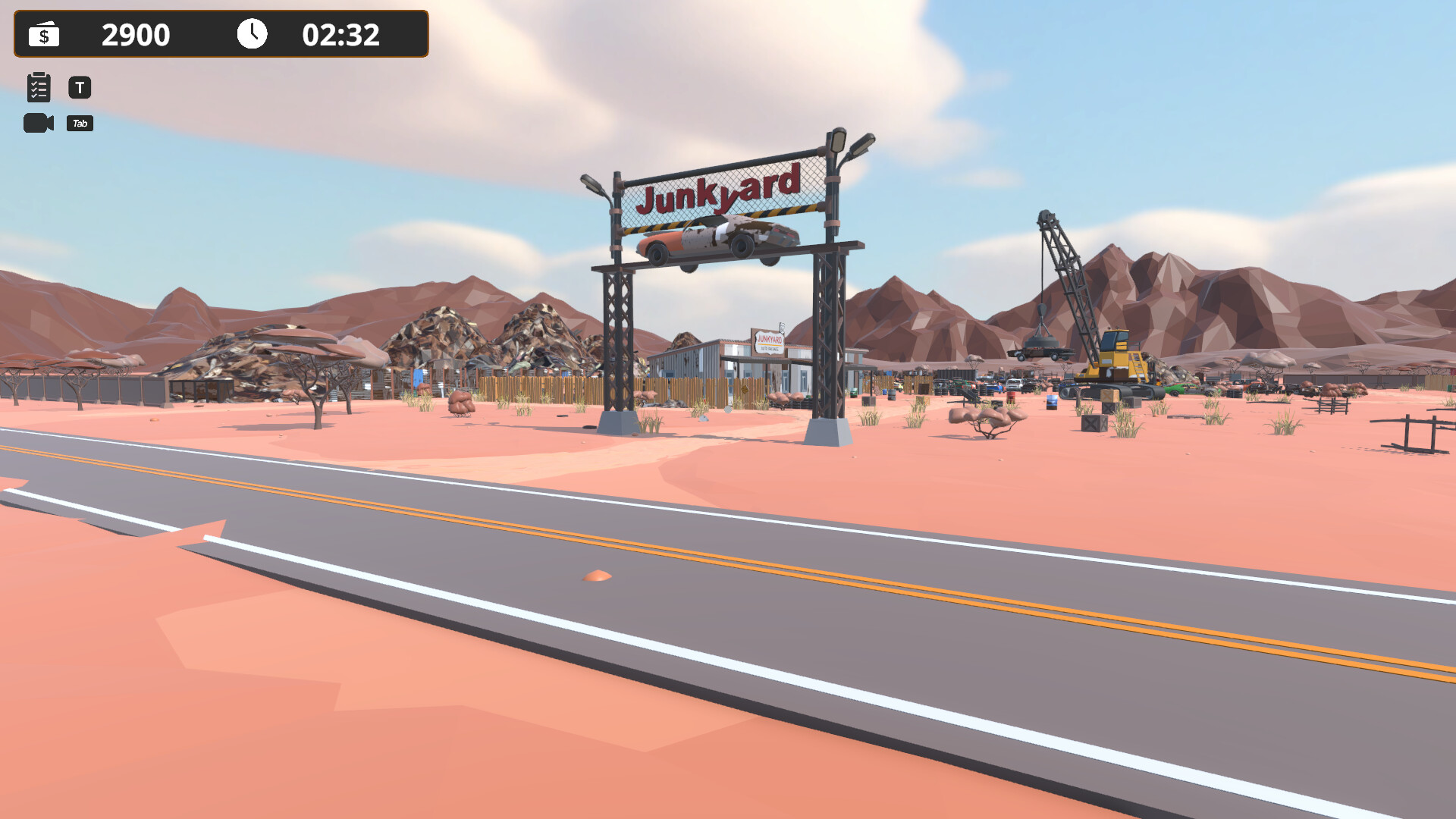Click the Tab key hint badge
1456x819 pixels.
pos(80,123)
